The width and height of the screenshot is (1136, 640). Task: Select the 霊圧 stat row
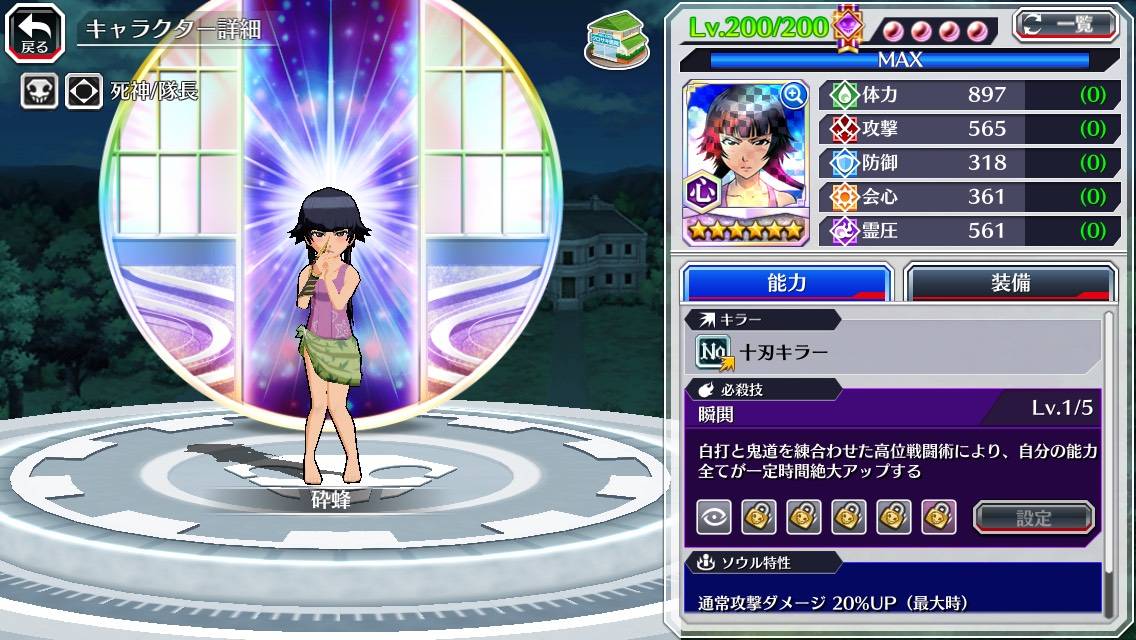969,231
